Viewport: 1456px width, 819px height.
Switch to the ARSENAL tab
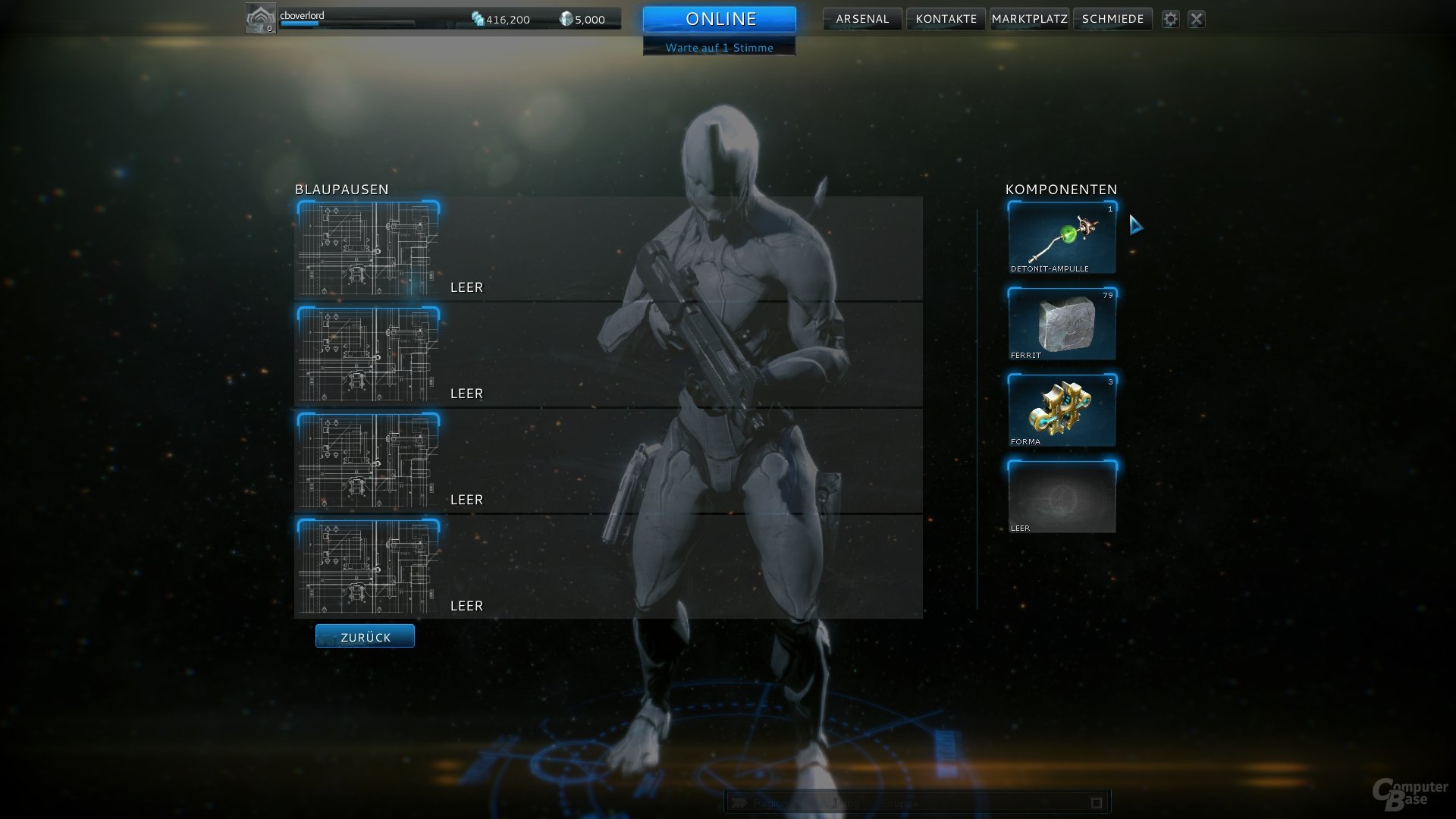[x=861, y=19]
